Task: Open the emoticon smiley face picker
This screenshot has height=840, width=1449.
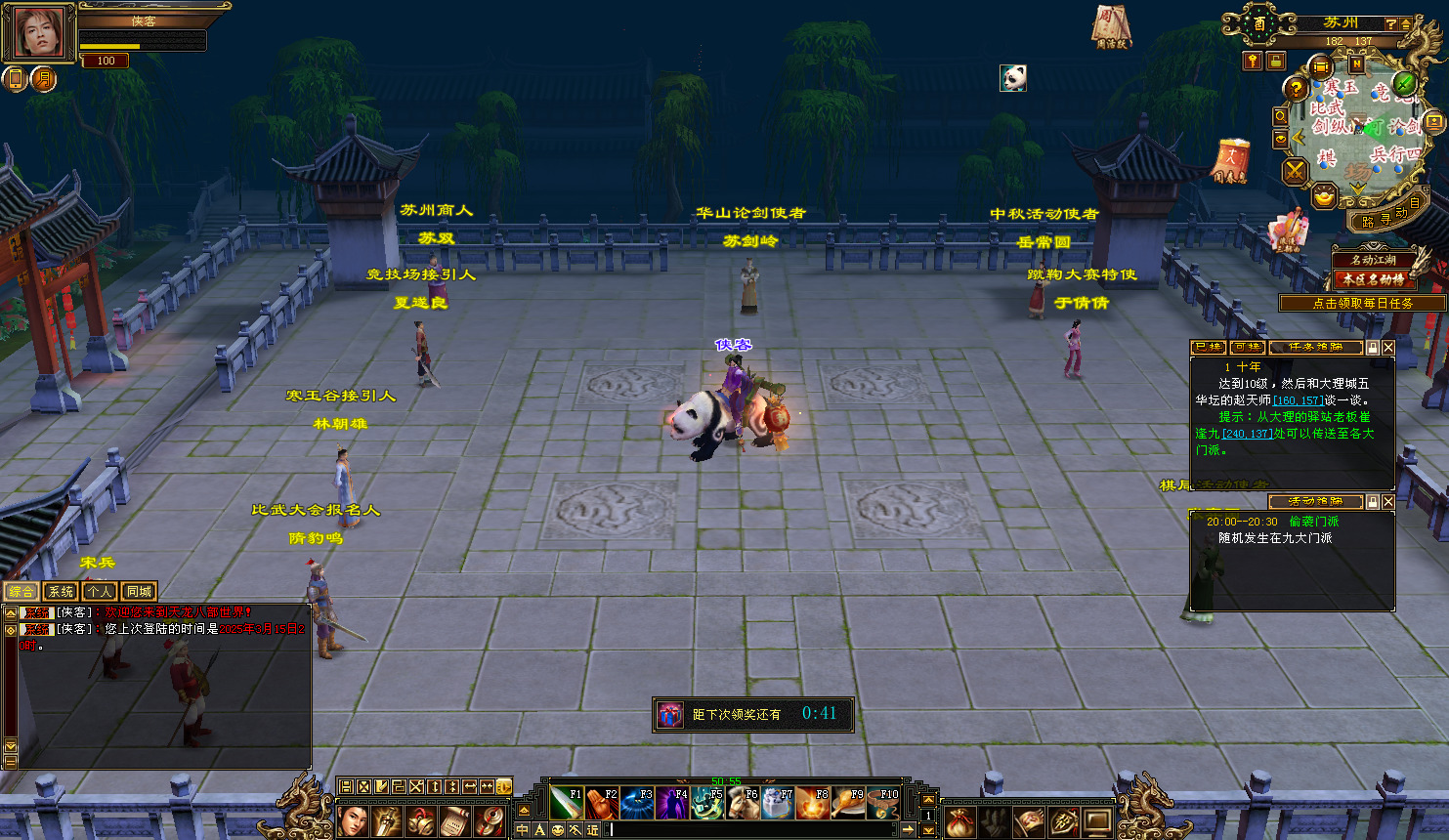Action: (558, 829)
